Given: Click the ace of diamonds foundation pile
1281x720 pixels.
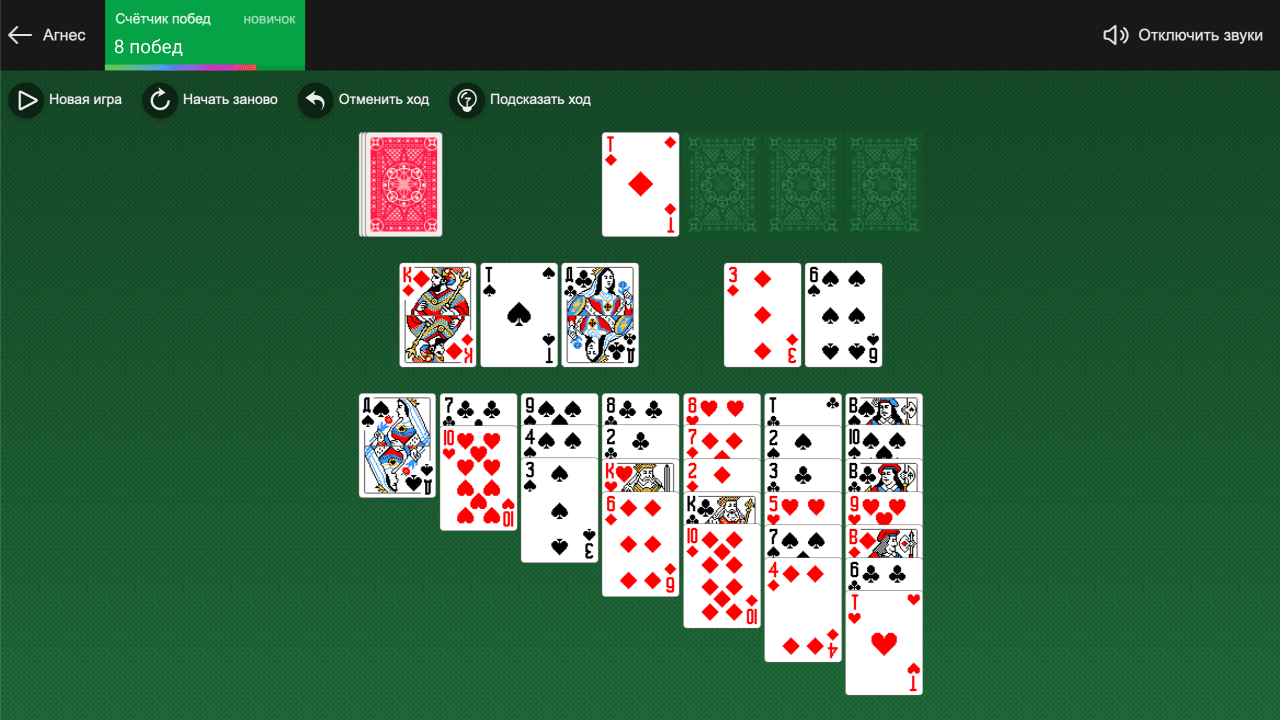Looking at the screenshot, I should click(x=640, y=184).
